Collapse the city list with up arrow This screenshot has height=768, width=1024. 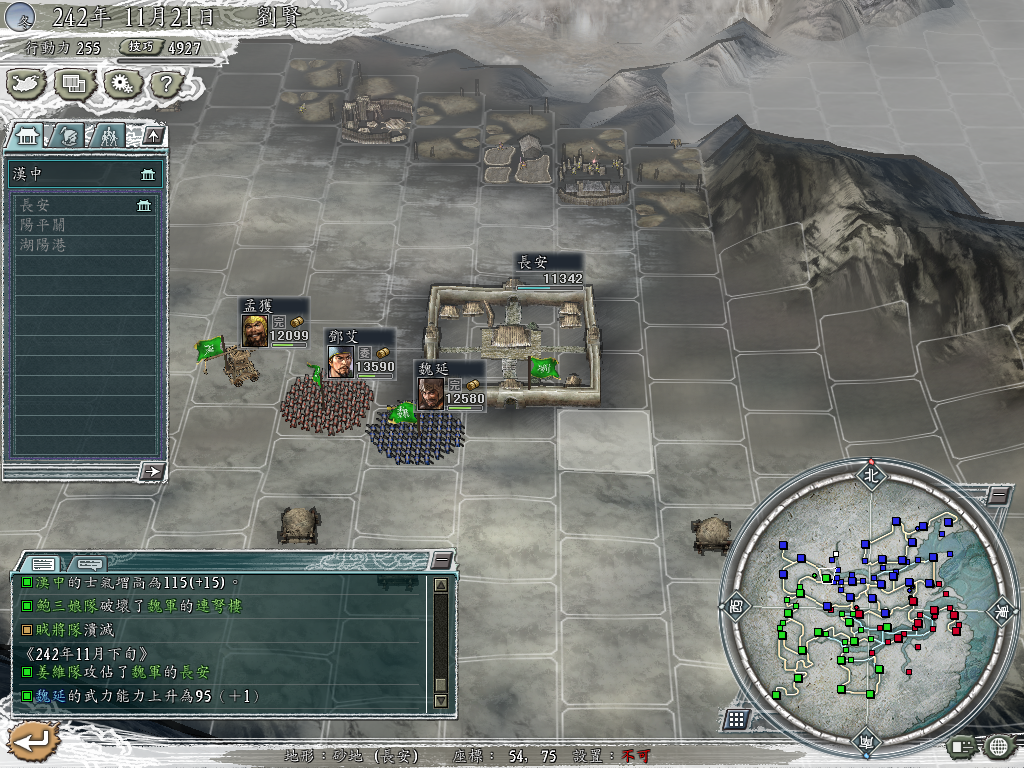pos(152,135)
